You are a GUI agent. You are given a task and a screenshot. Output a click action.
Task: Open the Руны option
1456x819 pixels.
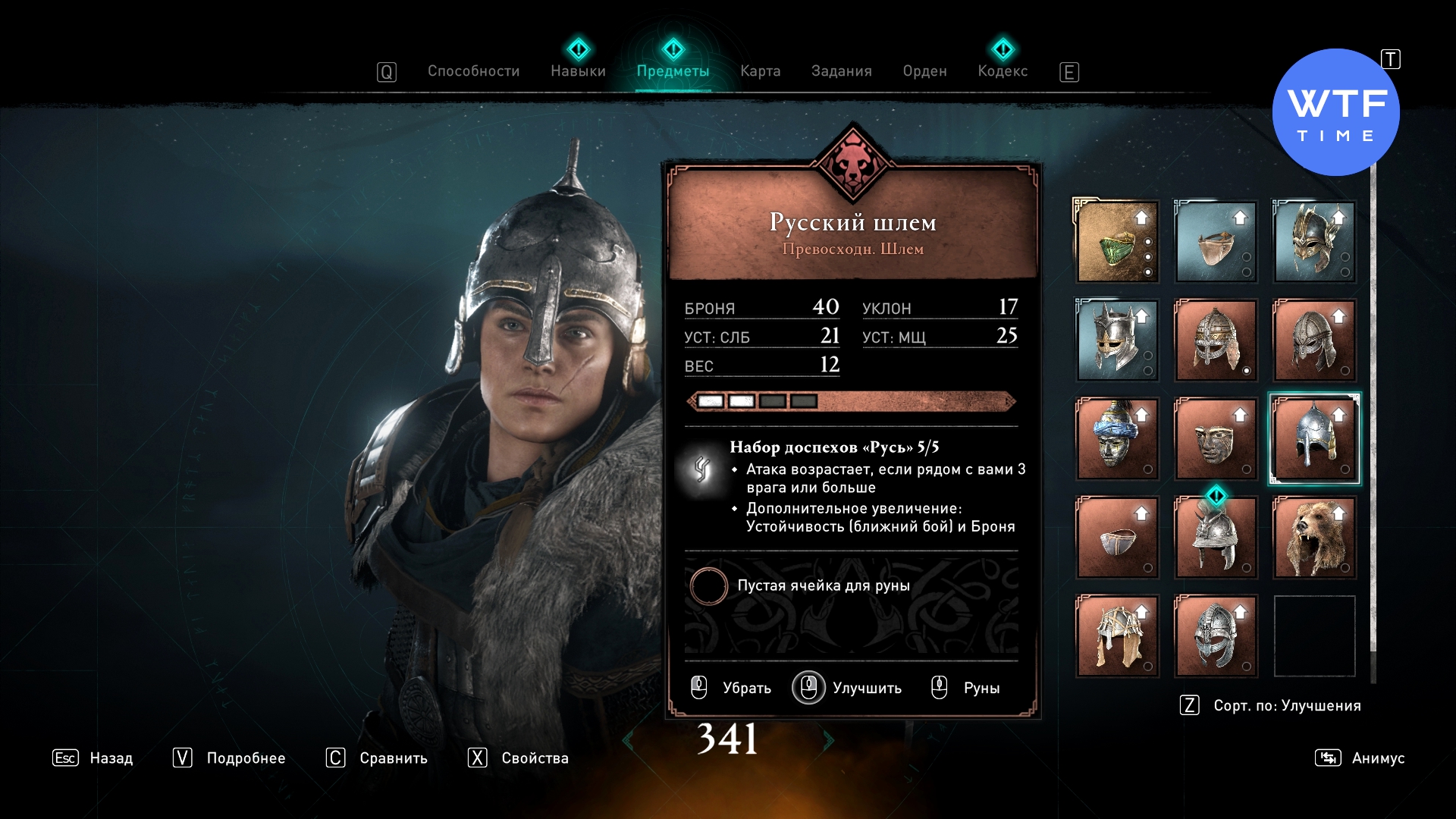pos(966,688)
